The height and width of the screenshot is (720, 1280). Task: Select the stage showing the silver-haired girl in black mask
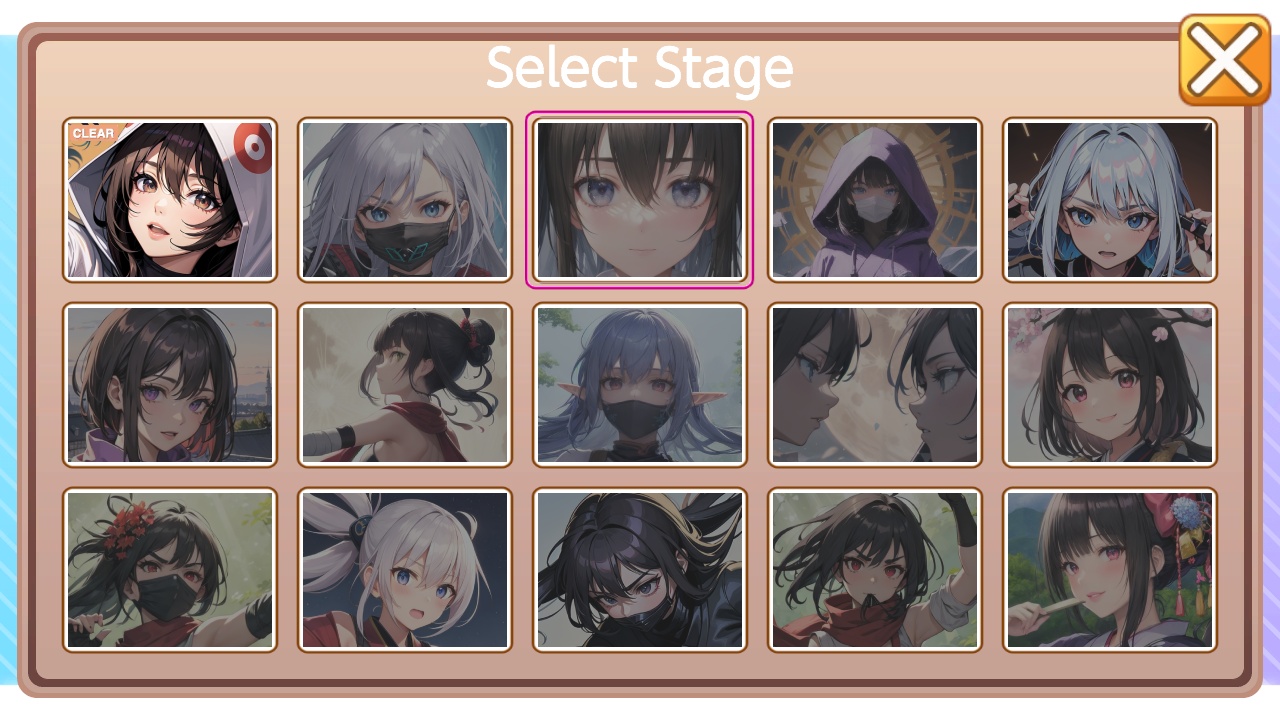pyautogui.click(x=404, y=198)
